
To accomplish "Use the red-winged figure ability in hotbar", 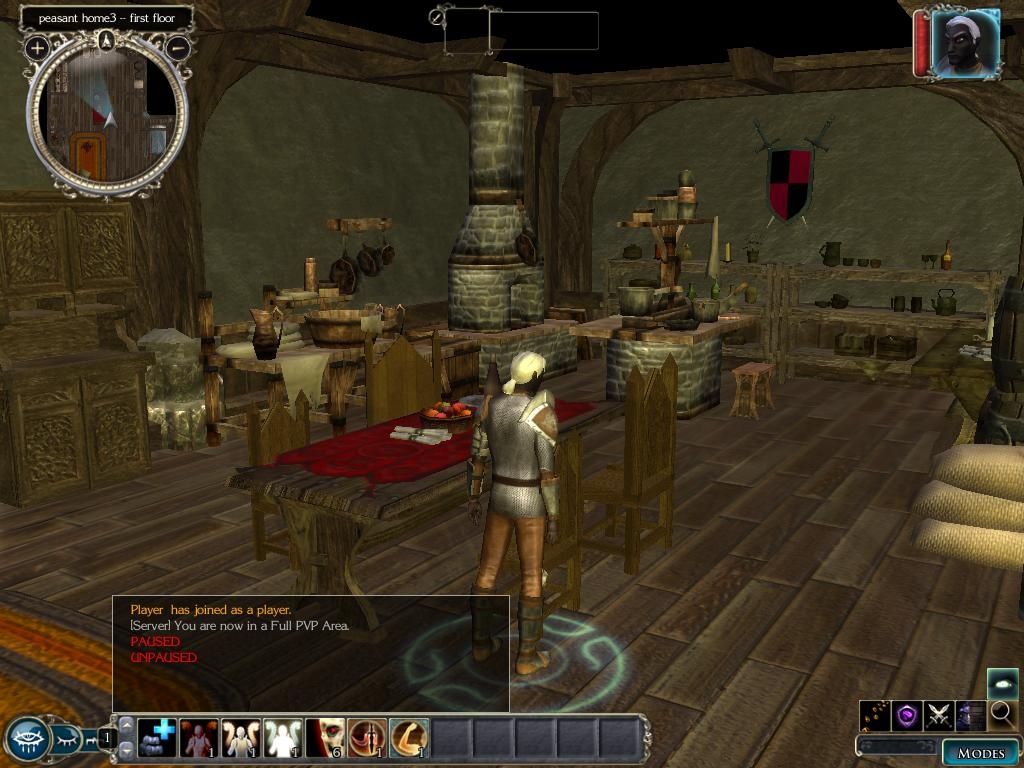I will [198, 738].
